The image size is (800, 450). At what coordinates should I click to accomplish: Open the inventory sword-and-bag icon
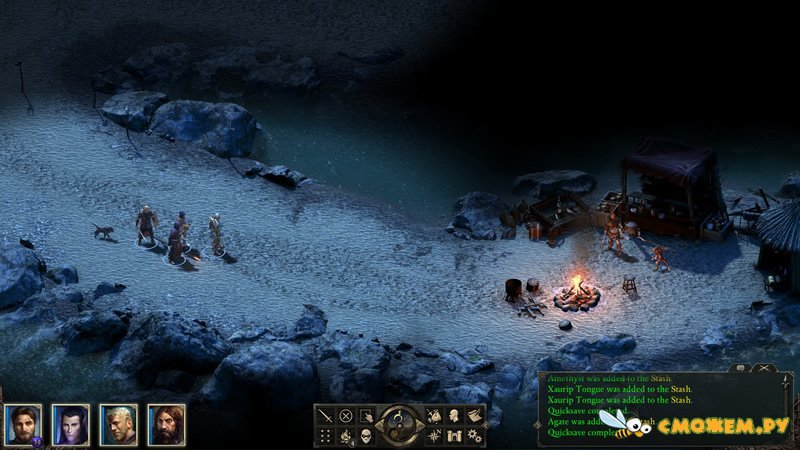pyautogui.click(x=434, y=416)
